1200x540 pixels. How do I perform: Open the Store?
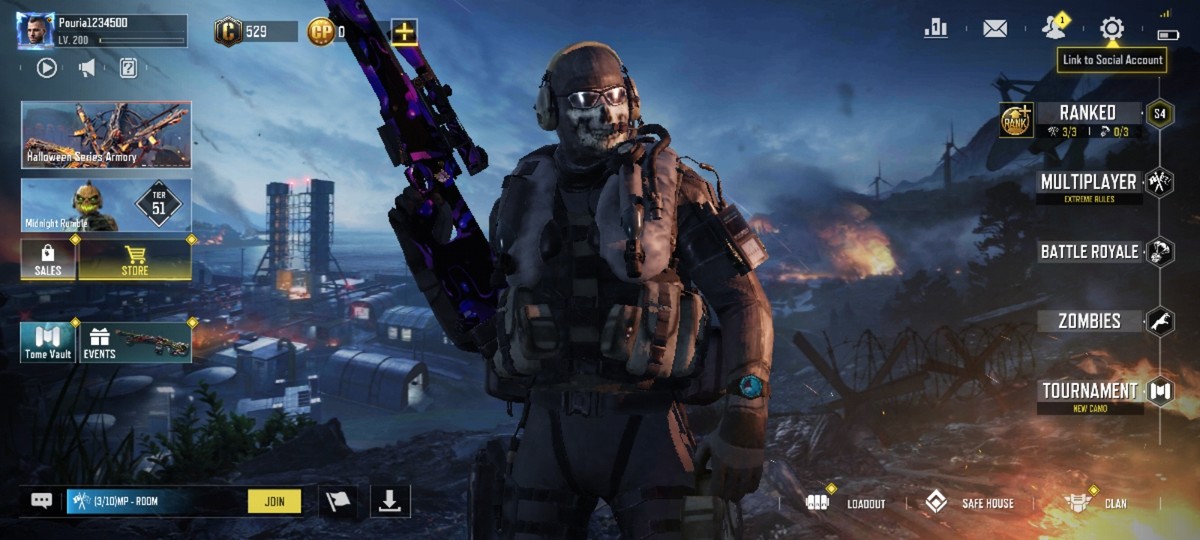click(x=135, y=259)
